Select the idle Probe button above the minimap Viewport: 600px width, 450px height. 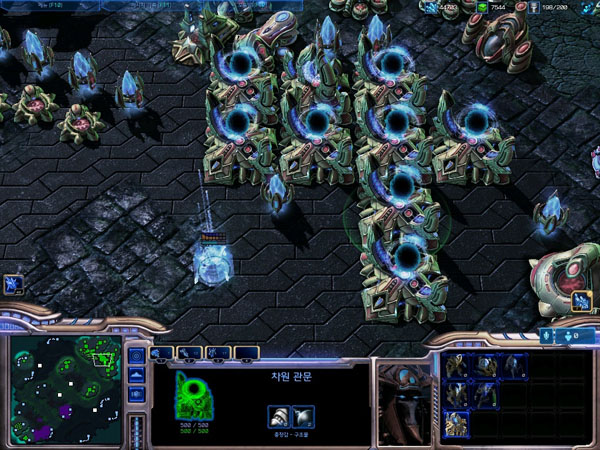point(12,284)
